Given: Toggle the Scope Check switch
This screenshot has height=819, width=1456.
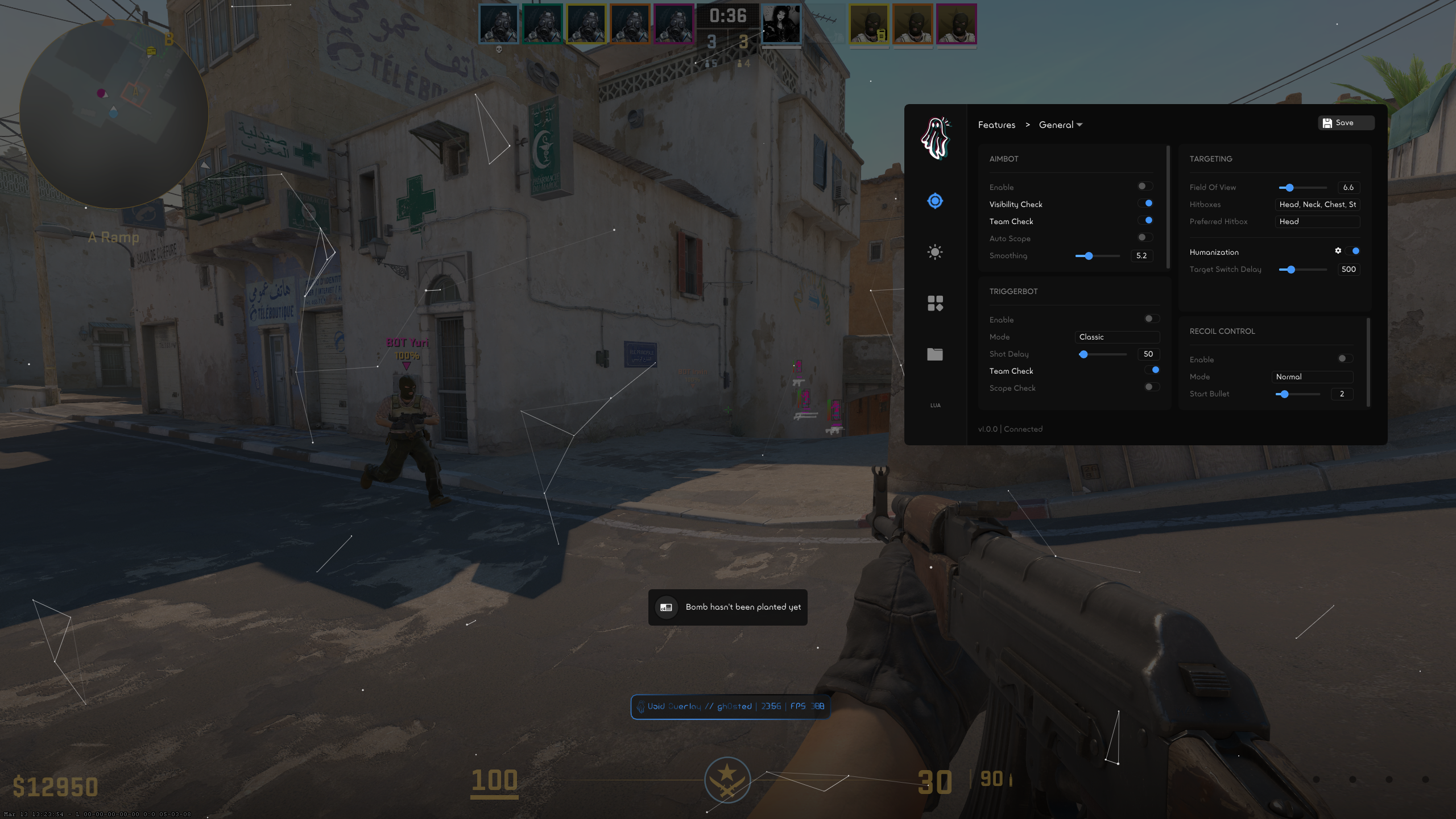Looking at the screenshot, I should [1151, 387].
